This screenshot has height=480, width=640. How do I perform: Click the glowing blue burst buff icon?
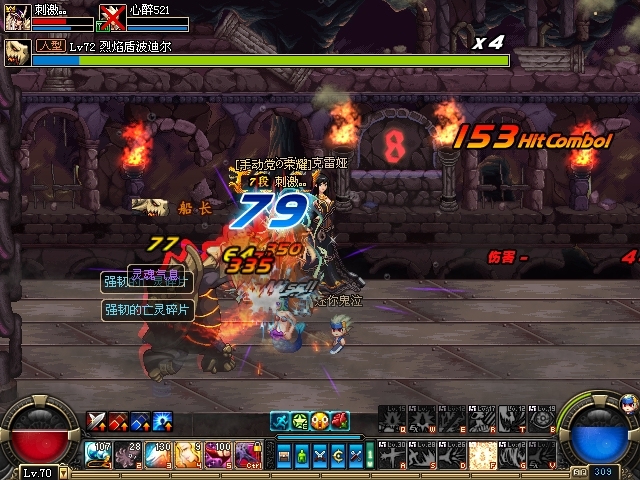pos(163,421)
